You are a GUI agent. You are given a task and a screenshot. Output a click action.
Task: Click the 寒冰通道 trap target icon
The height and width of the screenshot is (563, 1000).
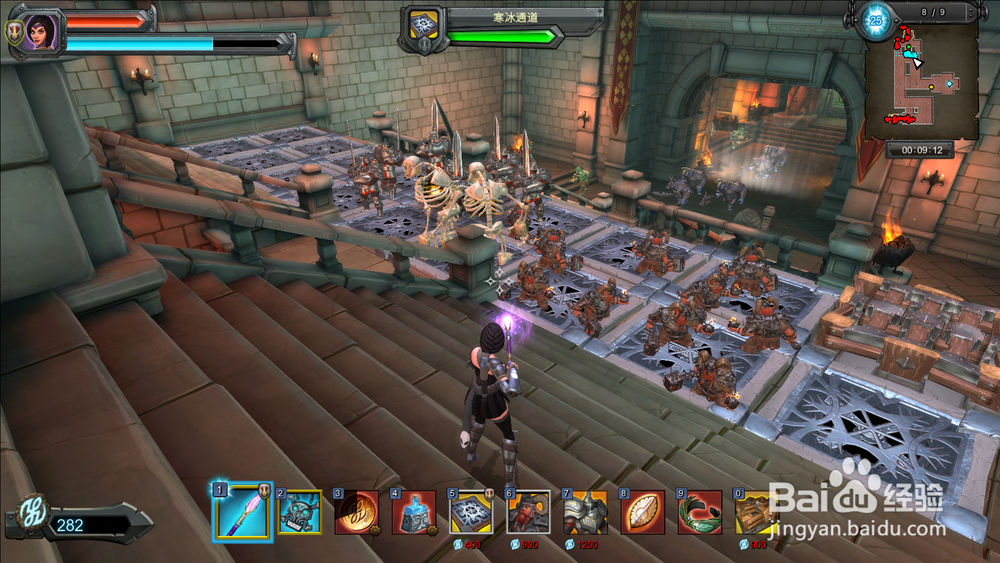click(x=422, y=28)
